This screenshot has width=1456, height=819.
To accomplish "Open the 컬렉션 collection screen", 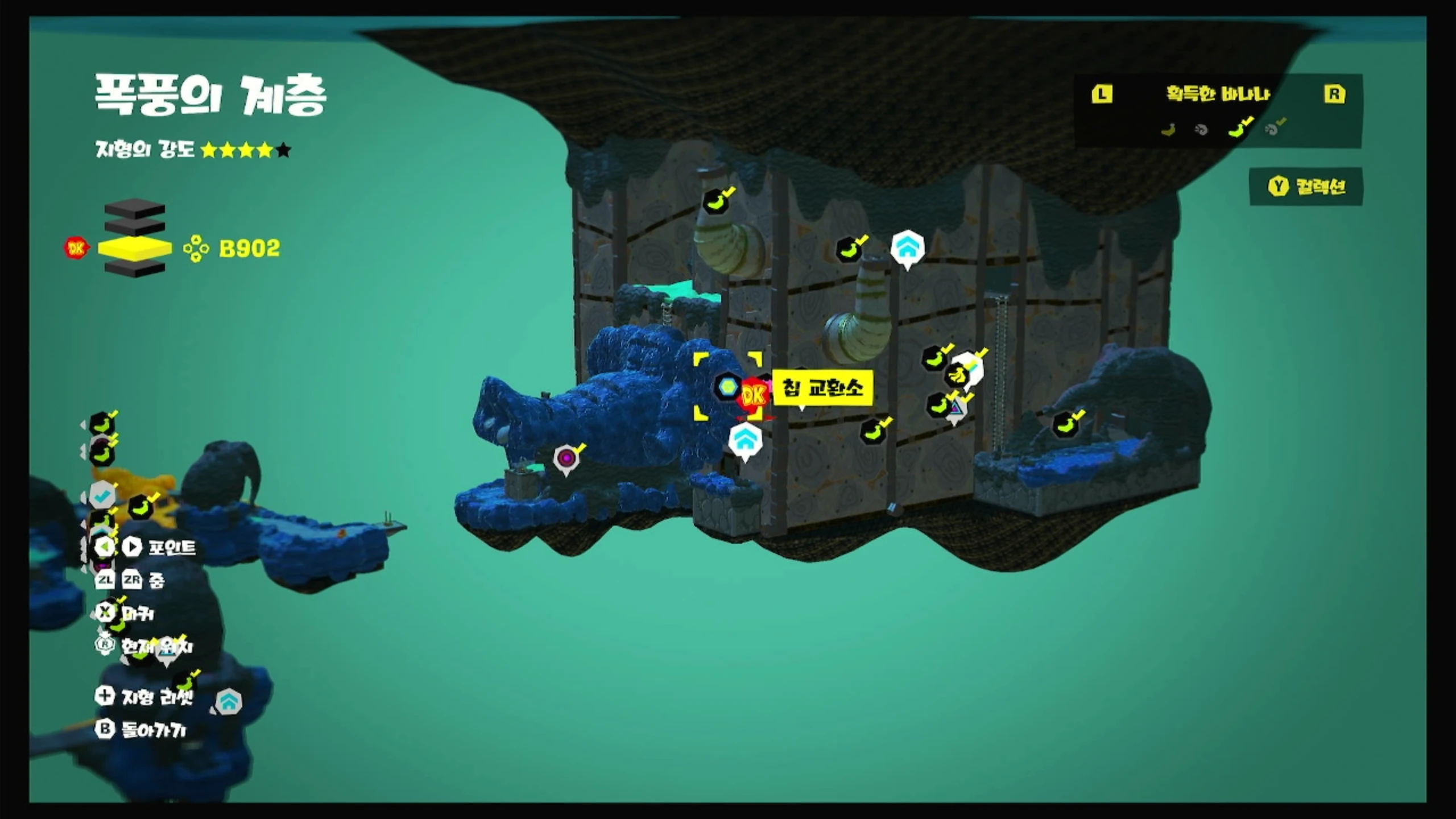I will (1306, 187).
